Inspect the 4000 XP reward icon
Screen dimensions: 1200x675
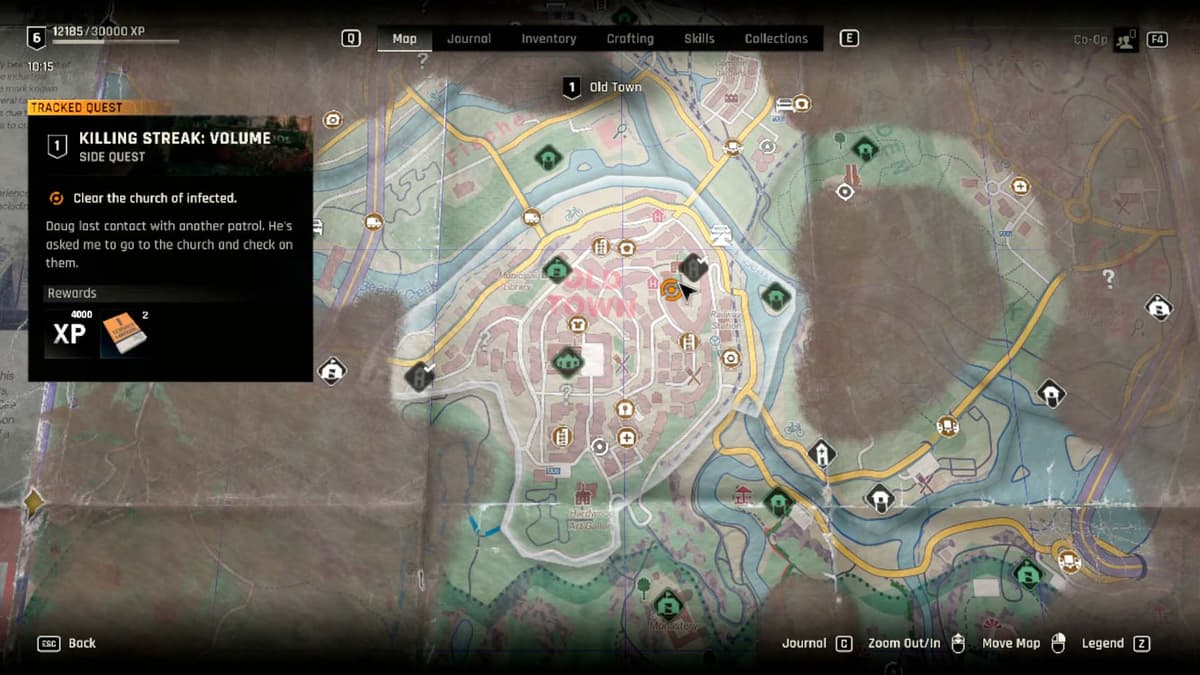point(69,333)
